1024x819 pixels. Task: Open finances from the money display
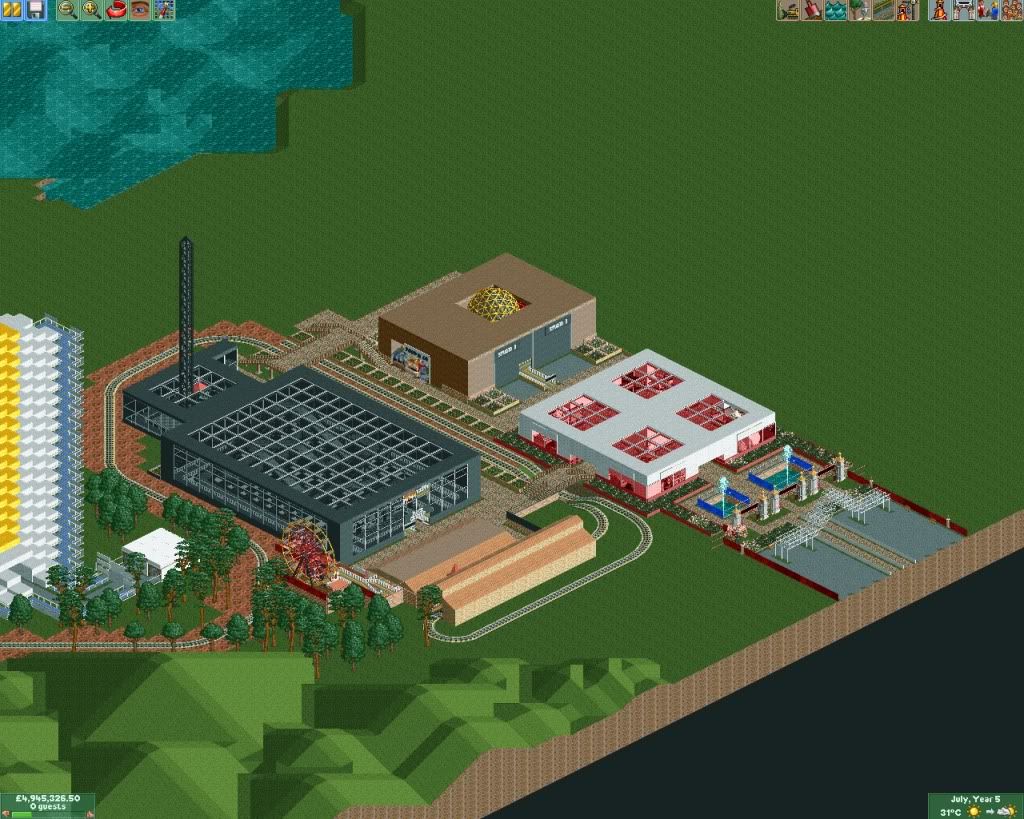click(x=48, y=799)
